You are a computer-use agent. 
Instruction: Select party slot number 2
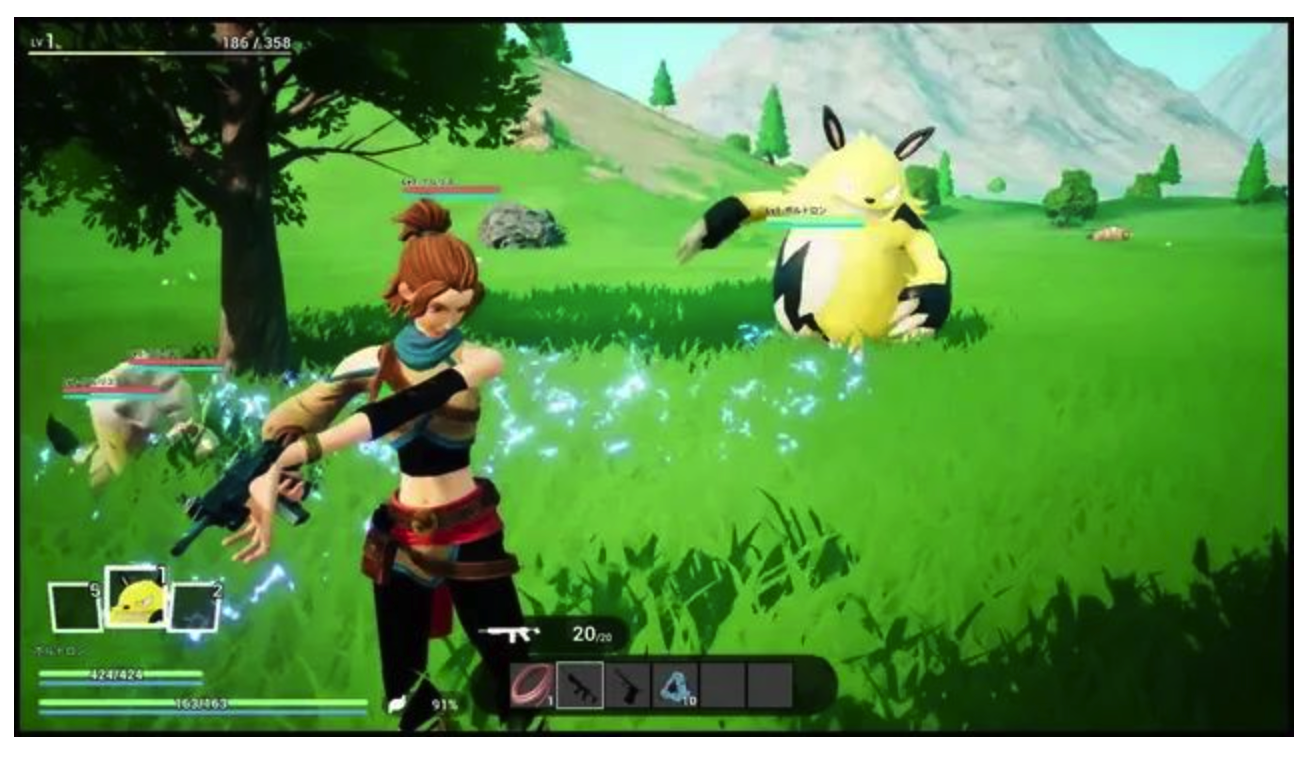pyautogui.click(x=194, y=607)
